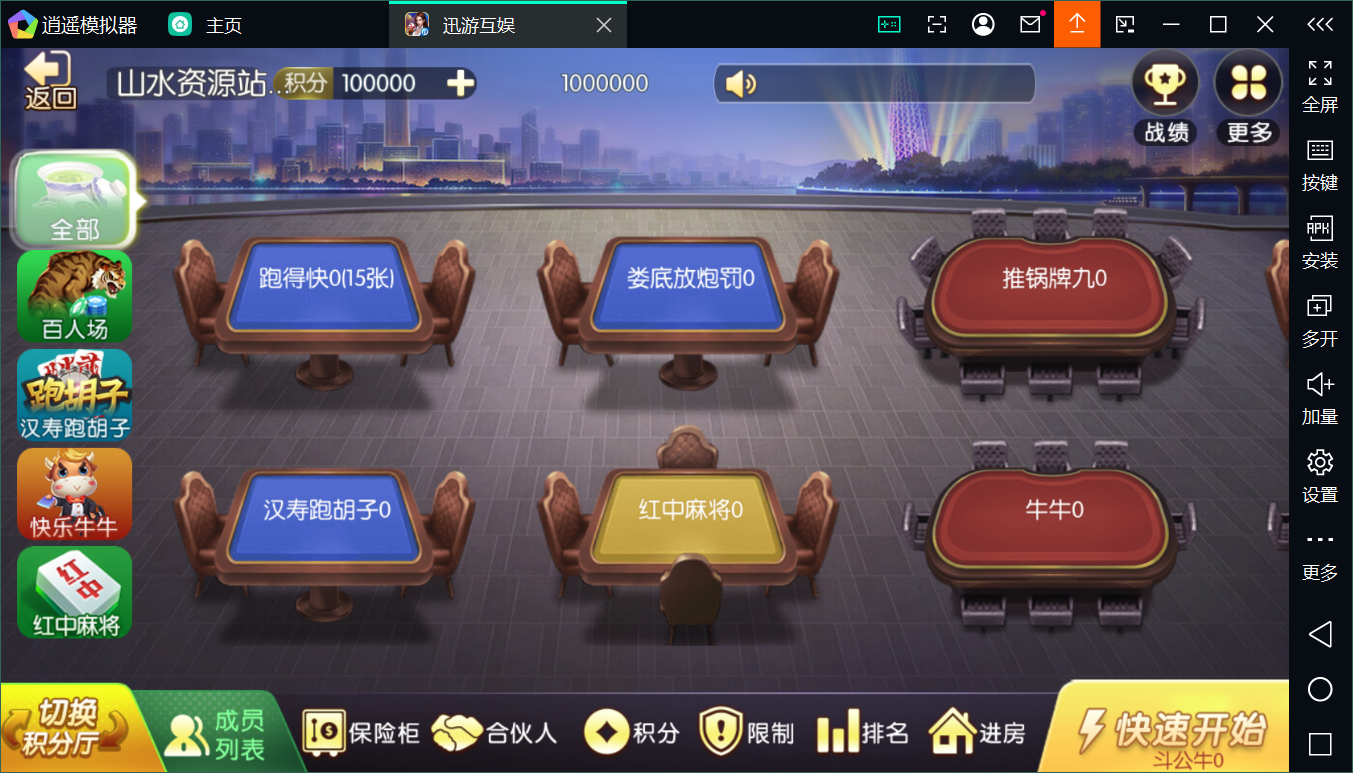Click the 返回 back button
Image resolution: width=1353 pixels, height=773 pixels.
click(x=47, y=82)
